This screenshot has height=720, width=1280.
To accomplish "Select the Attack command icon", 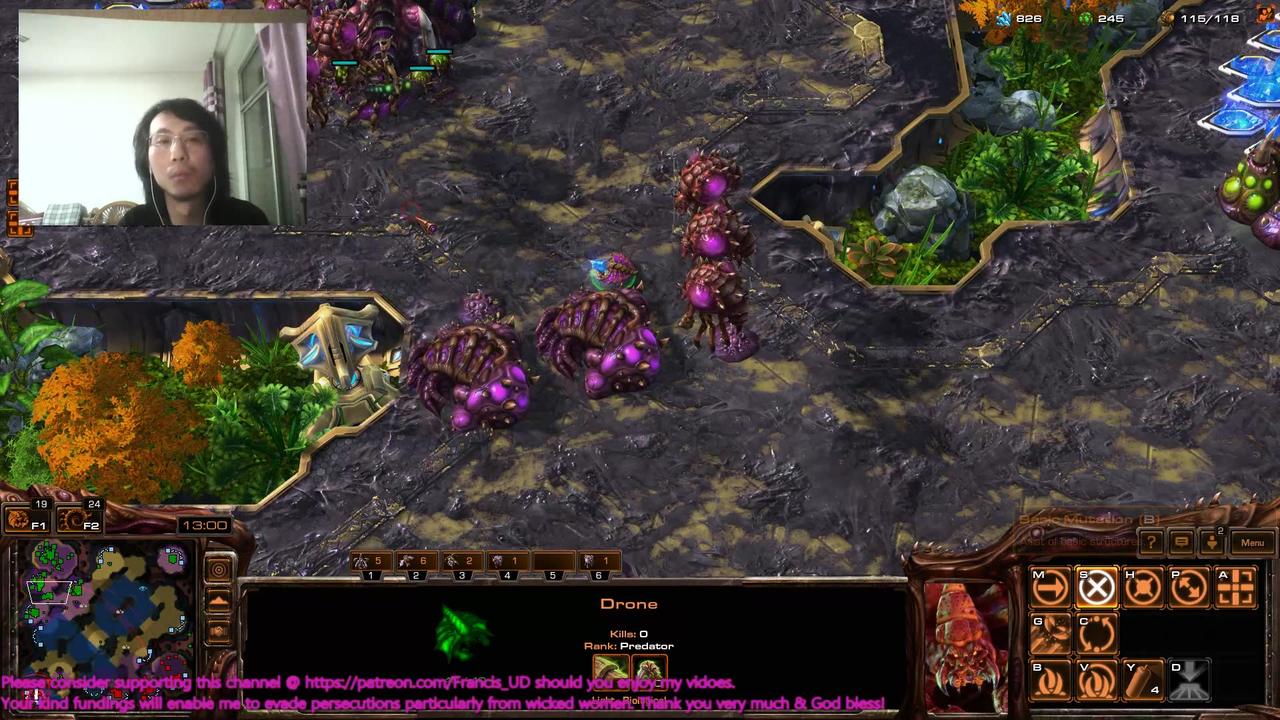I will click(1235, 586).
